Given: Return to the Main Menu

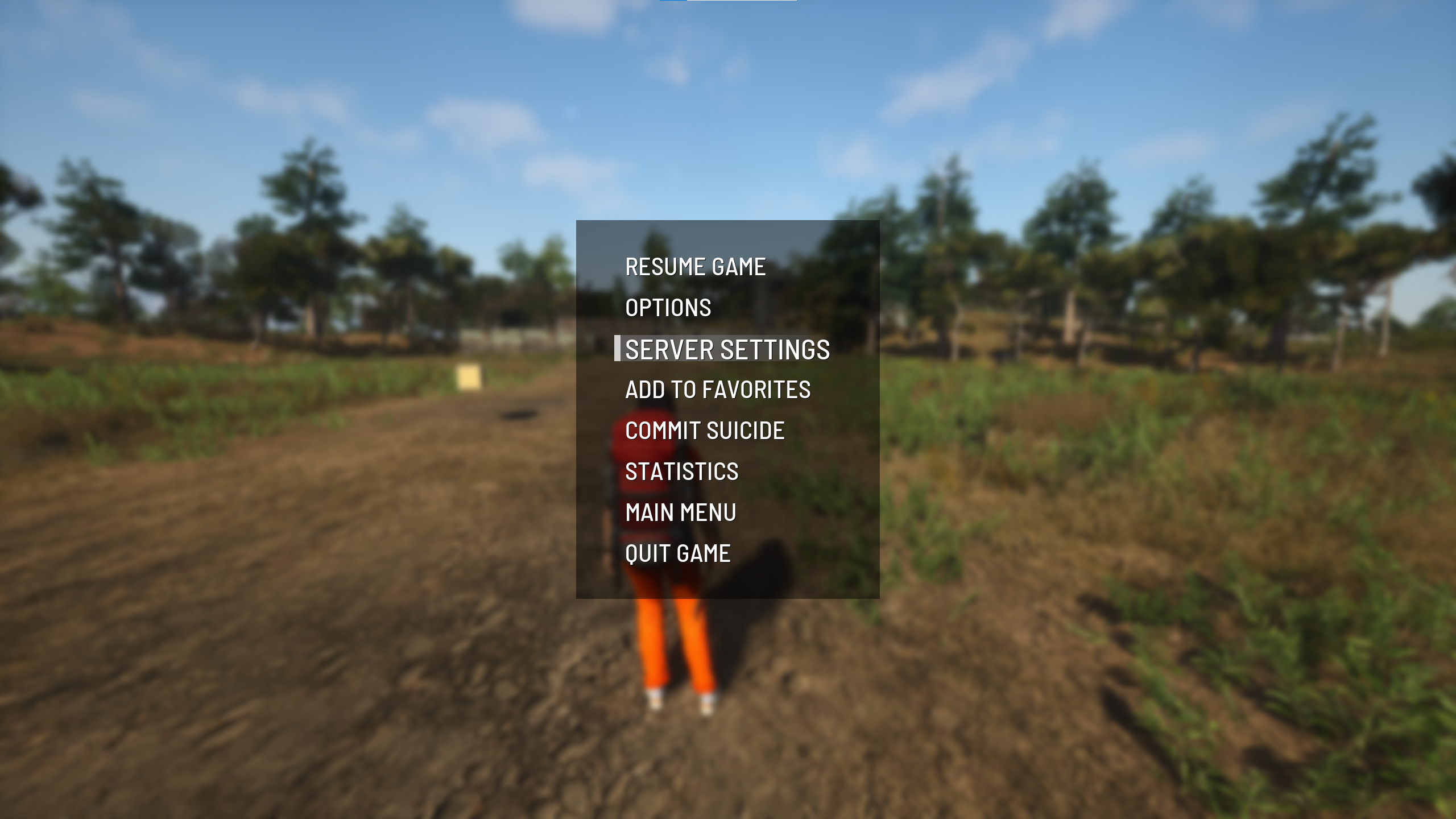Looking at the screenshot, I should click(x=681, y=512).
